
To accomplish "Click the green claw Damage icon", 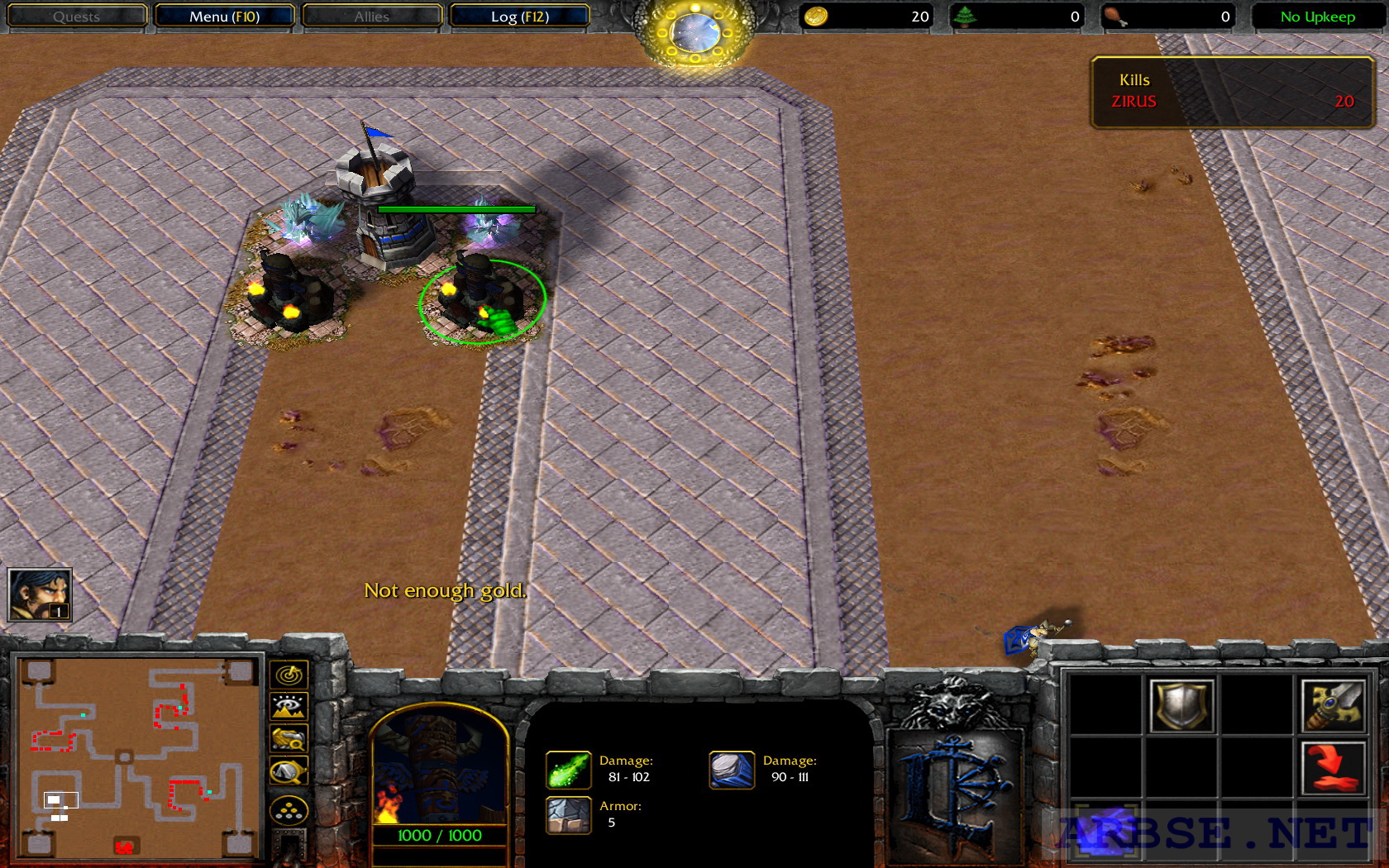I will pos(568,769).
